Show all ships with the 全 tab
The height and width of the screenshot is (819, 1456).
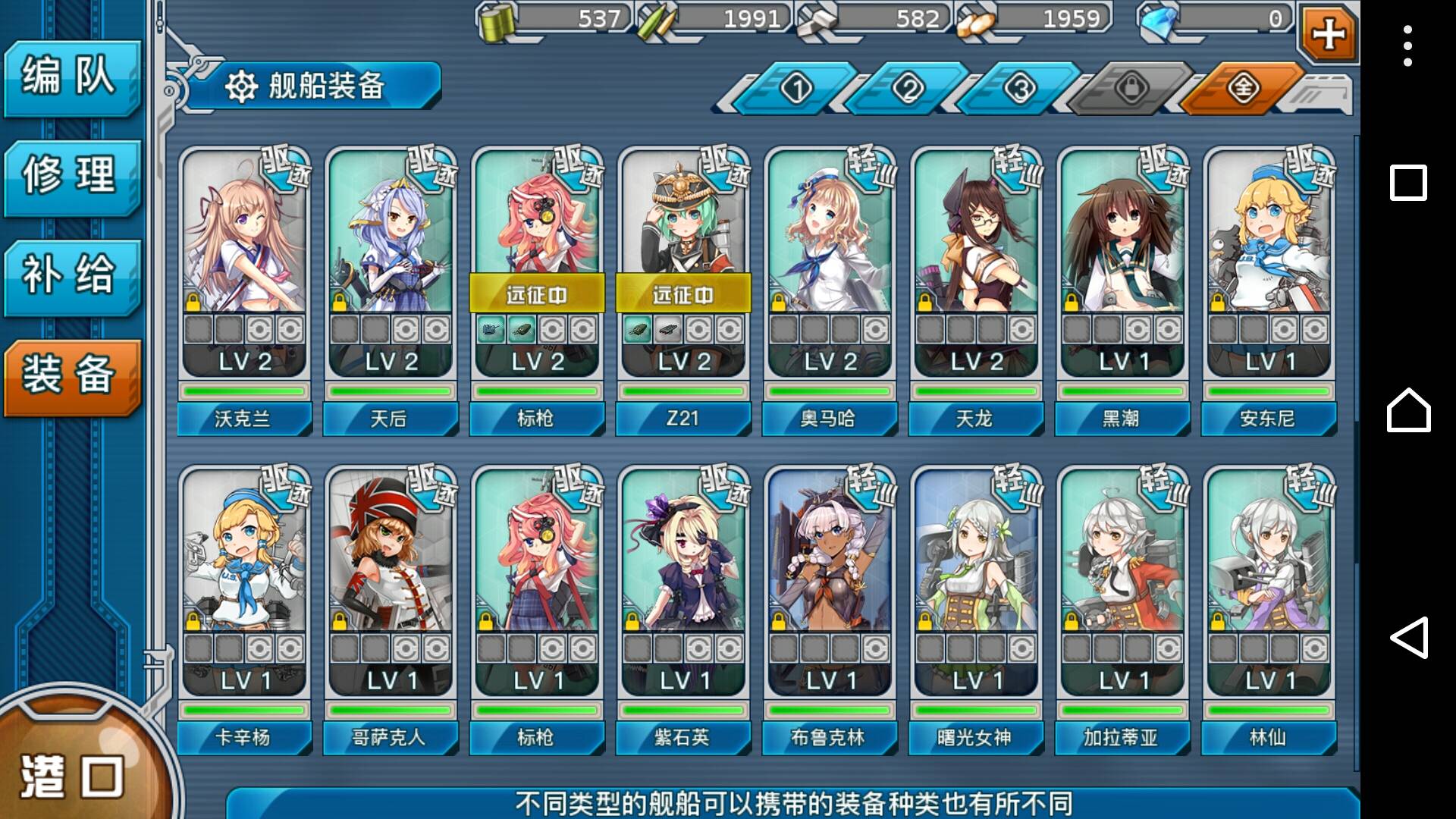tap(1242, 89)
